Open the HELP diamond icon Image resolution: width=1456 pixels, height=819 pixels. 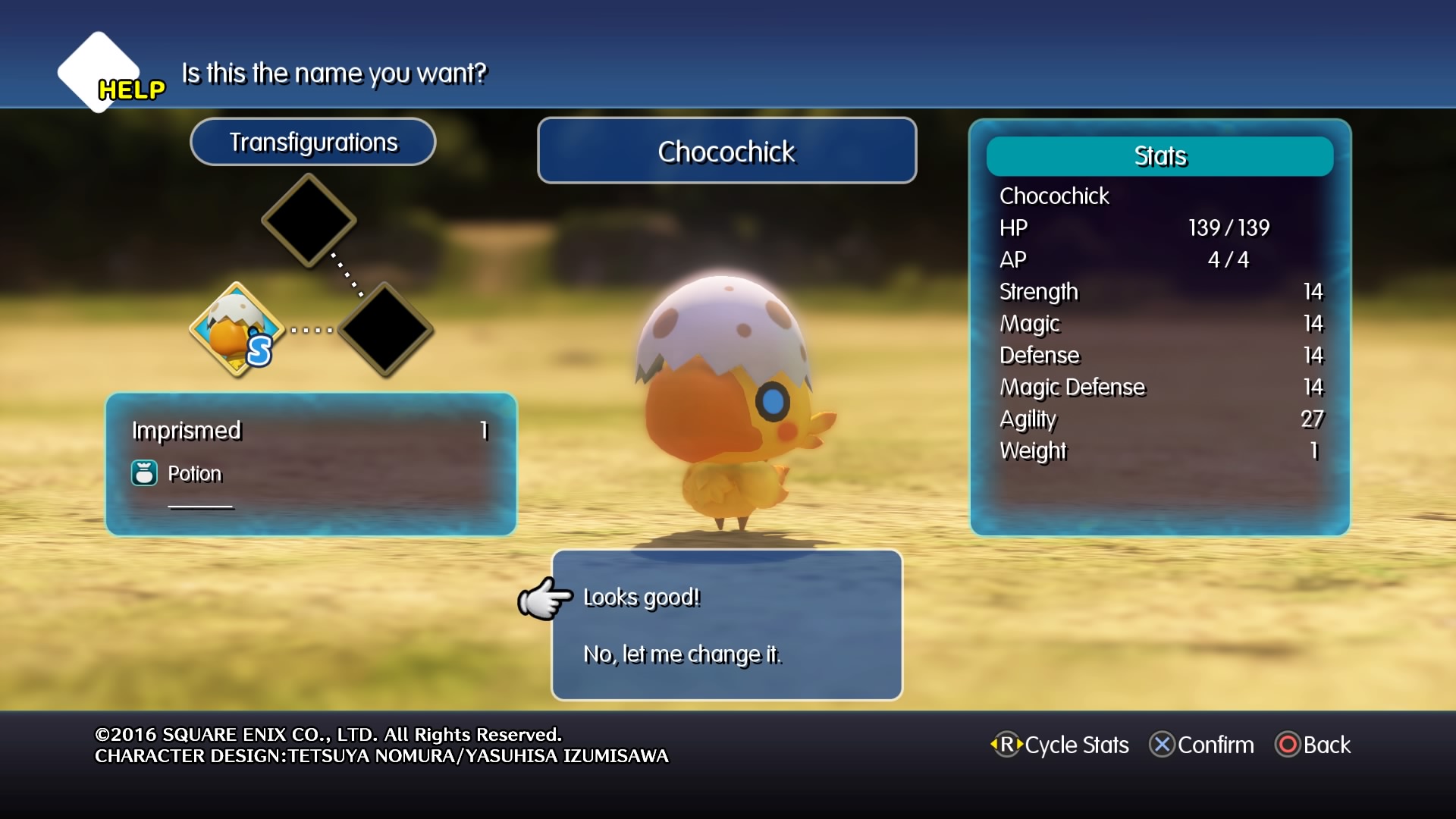(x=101, y=74)
